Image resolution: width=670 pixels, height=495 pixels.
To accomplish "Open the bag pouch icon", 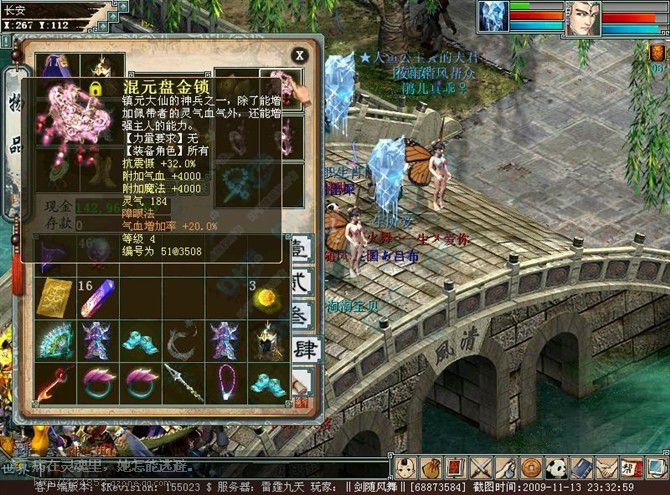I will [x=430, y=467].
